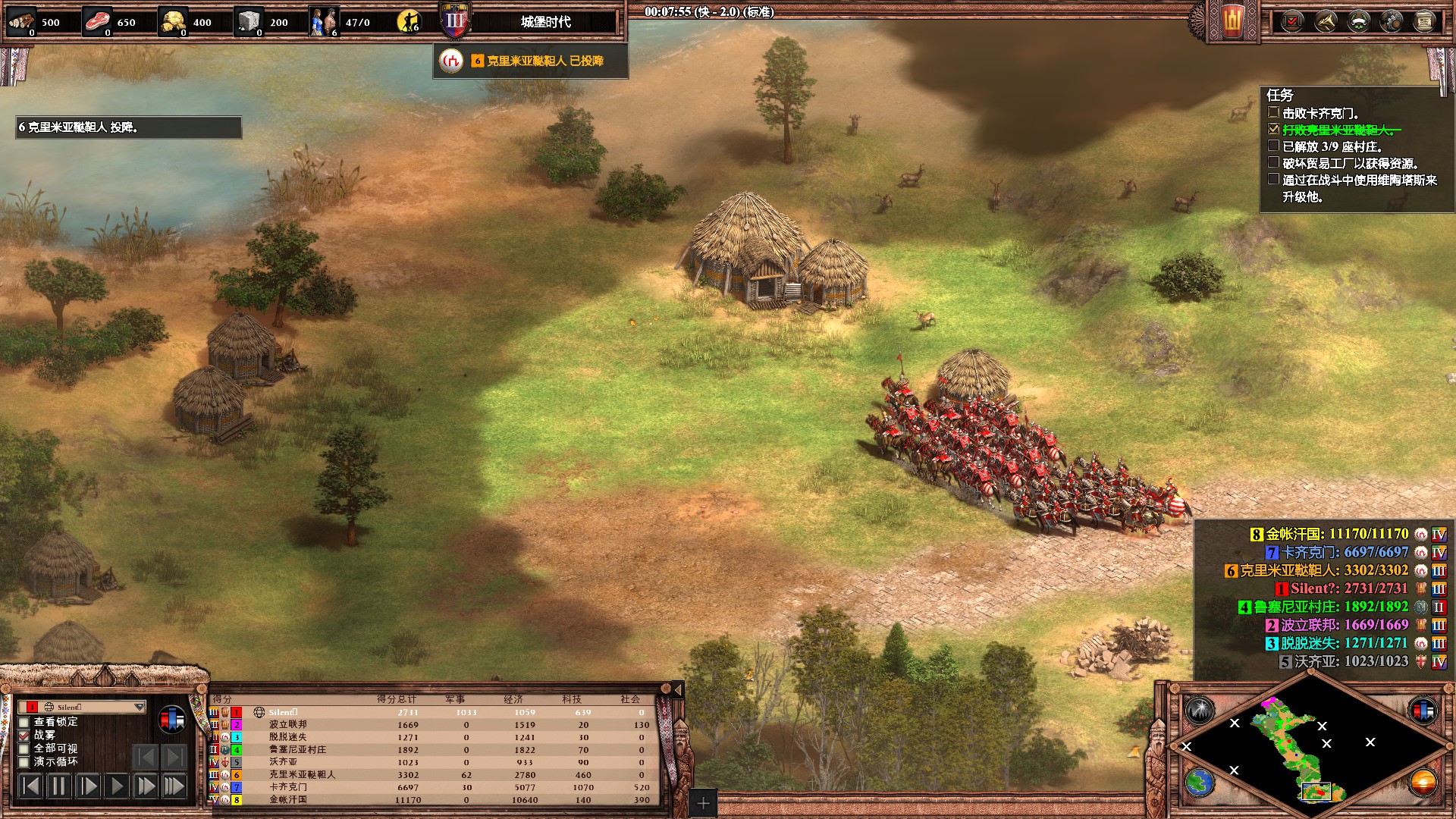Click the minimap's globe map mode button
Screen dimensions: 1456x819
(1200, 782)
